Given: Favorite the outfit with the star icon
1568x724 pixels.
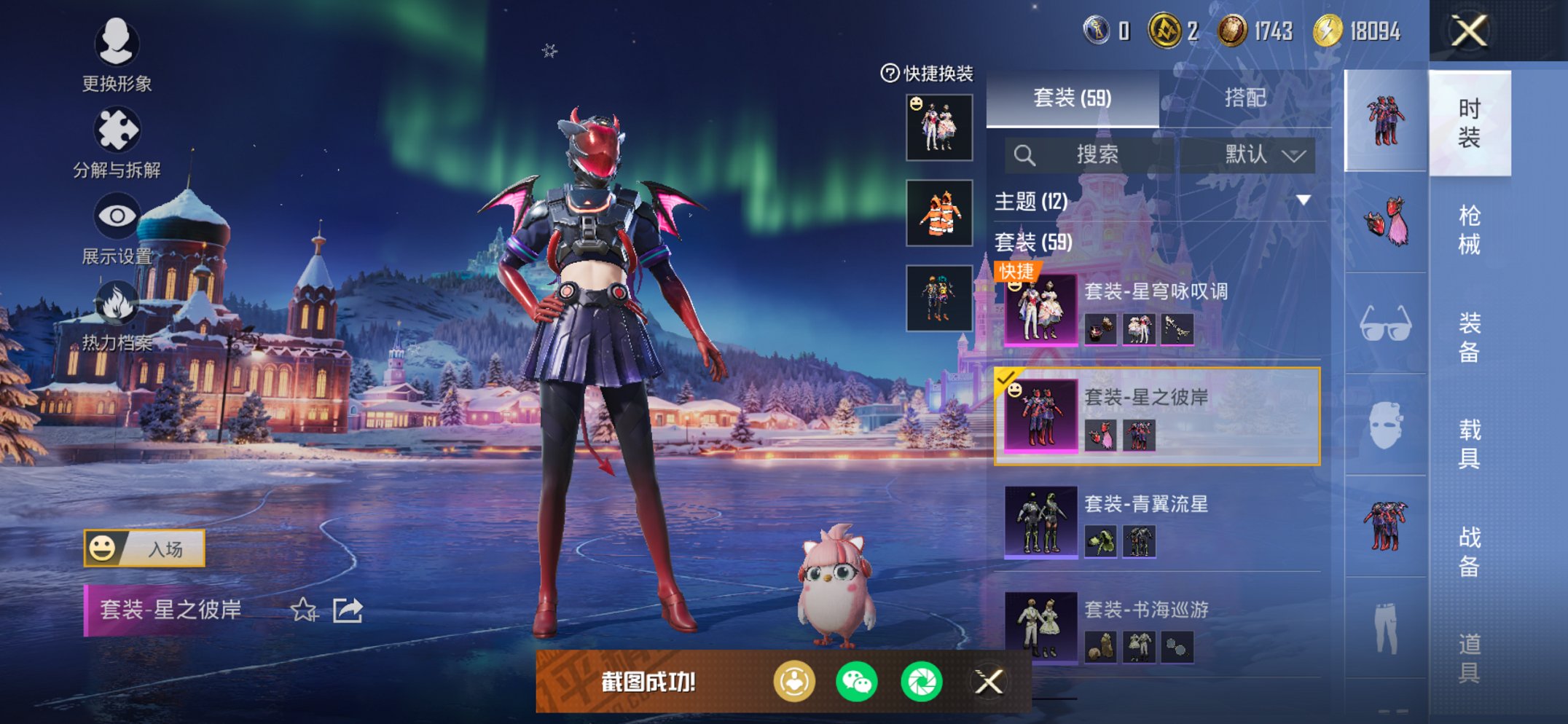Looking at the screenshot, I should click(x=303, y=610).
